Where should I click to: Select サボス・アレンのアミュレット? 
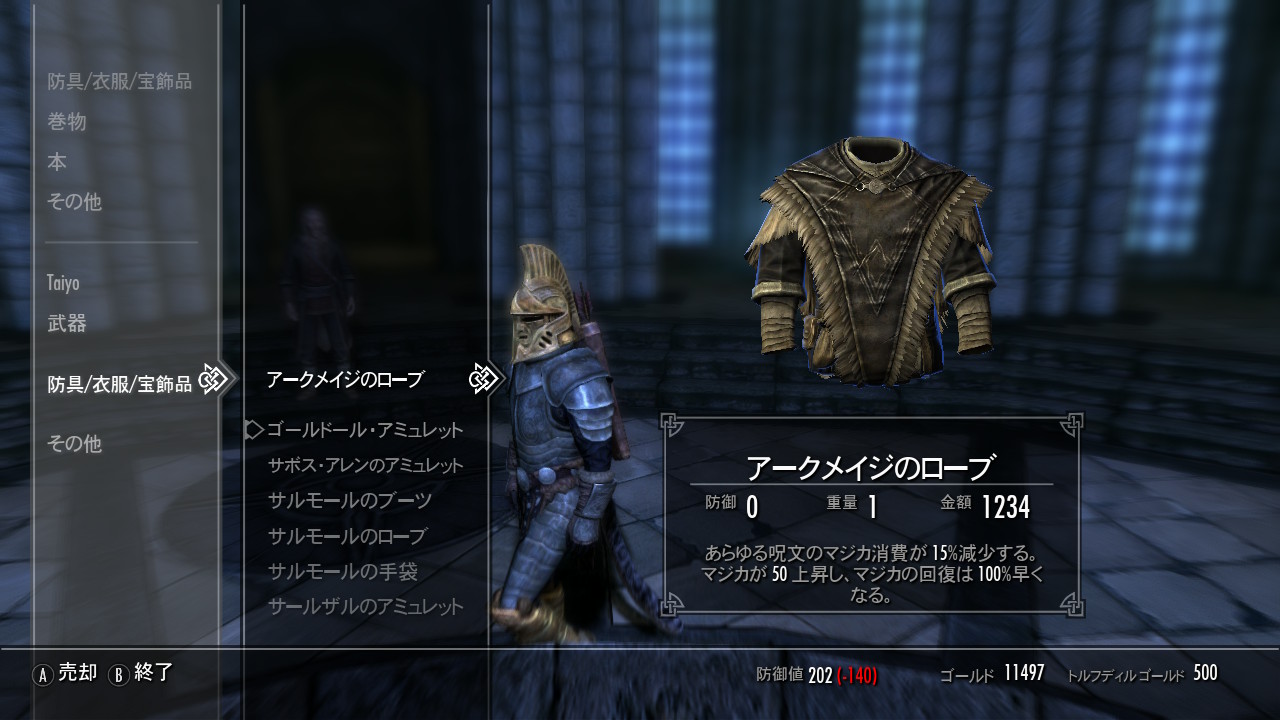coord(366,466)
